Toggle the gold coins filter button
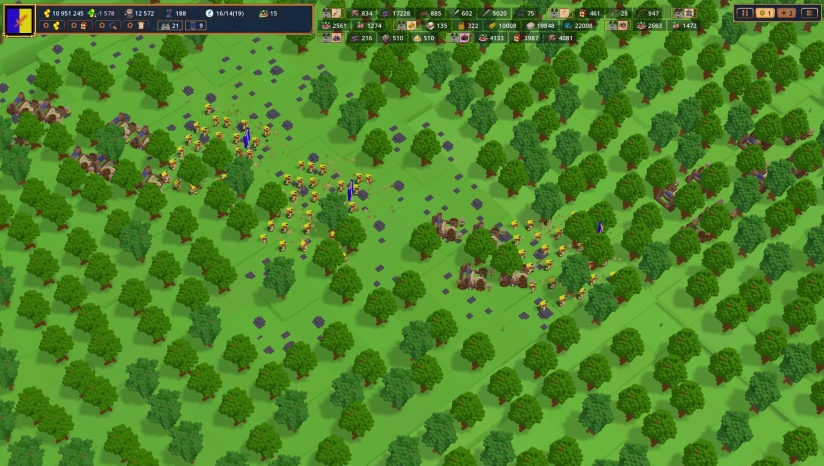Image resolution: width=824 pixels, height=466 pixels. tap(53, 25)
